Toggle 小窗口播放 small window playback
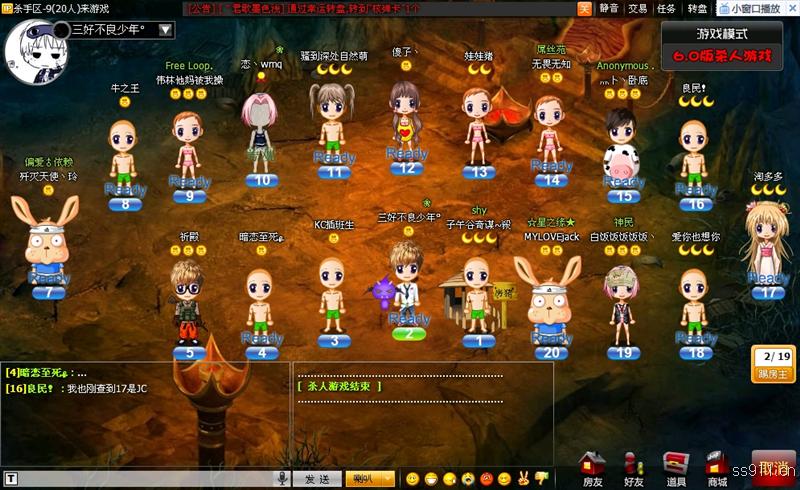The image size is (800, 490). click(x=749, y=8)
